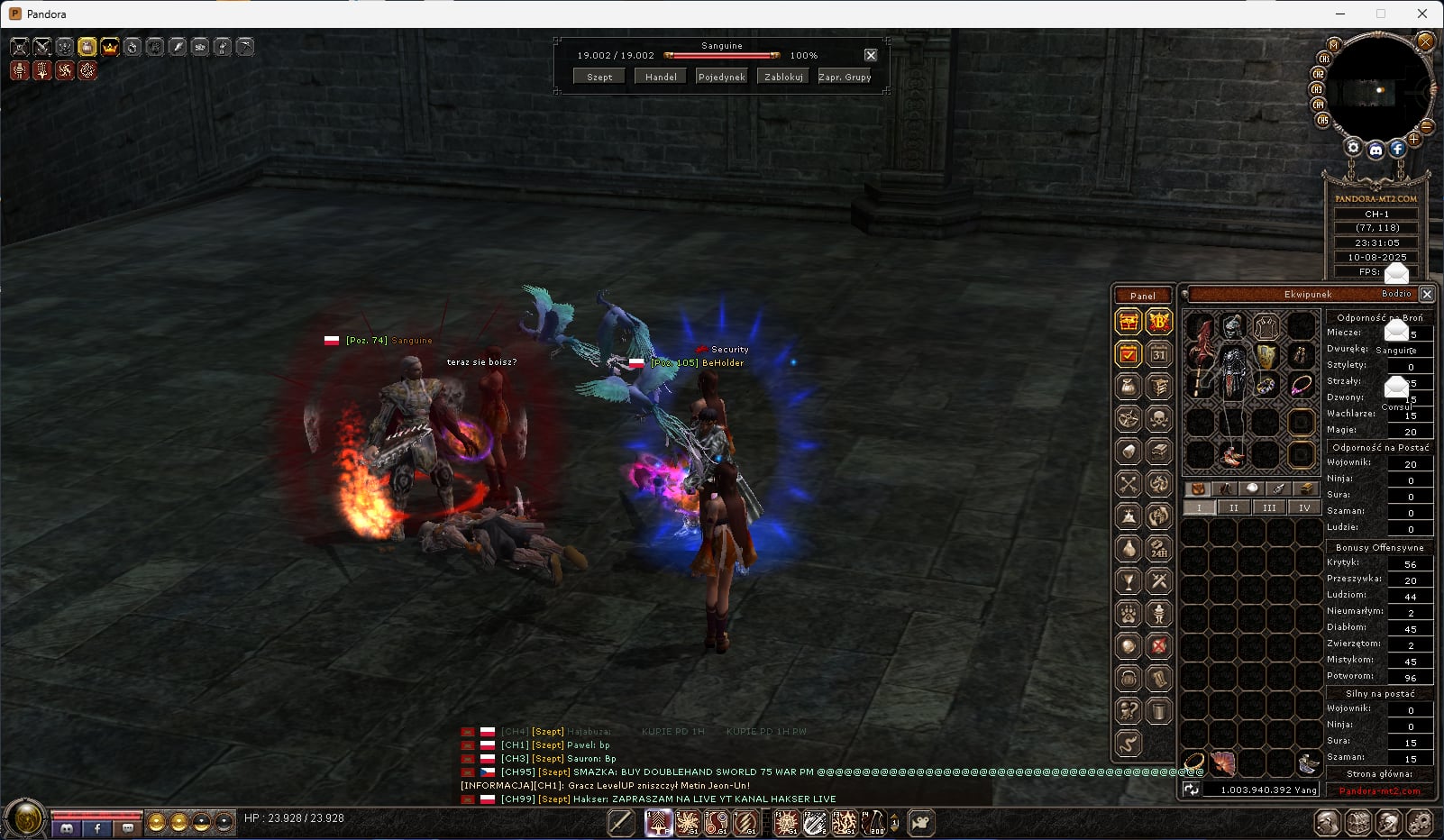Open the calendar icon in the Panel
The width and height of the screenshot is (1444, 840).
pyautogui.click(x=1159, y=354)
